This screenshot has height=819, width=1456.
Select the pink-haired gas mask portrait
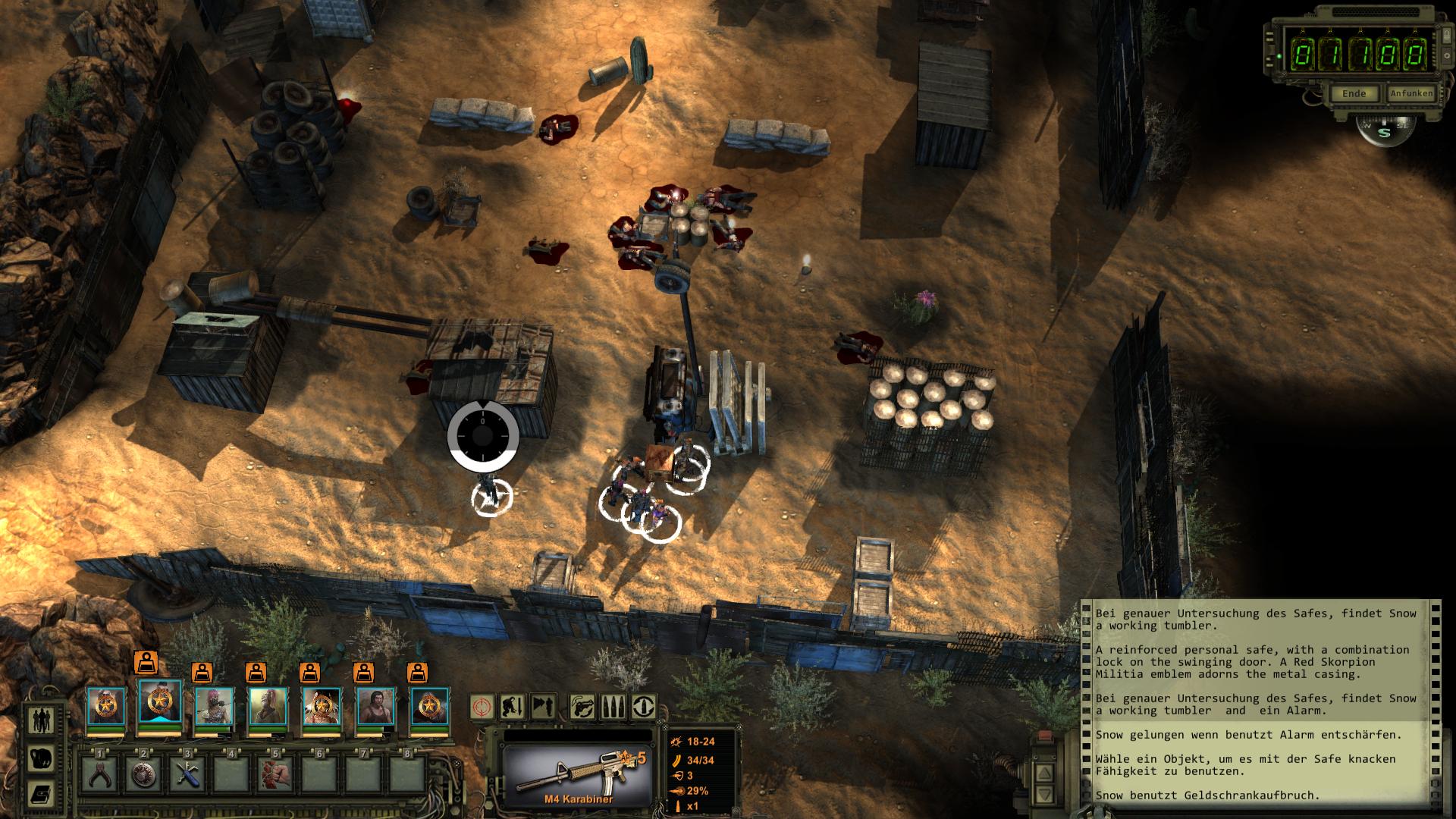pyautogui.click(x=213, y=706)
